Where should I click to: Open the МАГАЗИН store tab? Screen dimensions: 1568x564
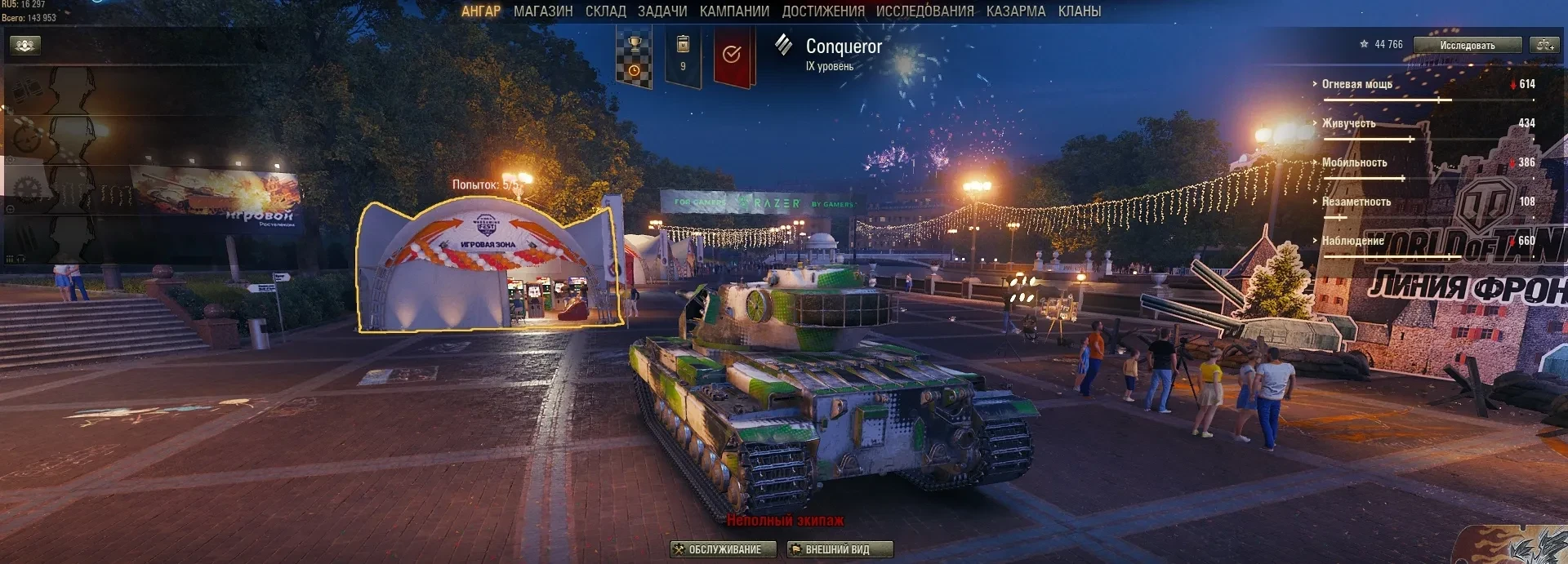pyautogui.click(x=543, y=11)
